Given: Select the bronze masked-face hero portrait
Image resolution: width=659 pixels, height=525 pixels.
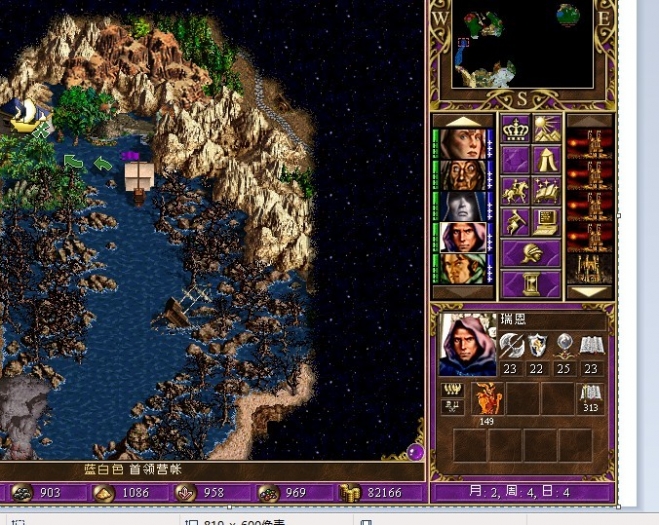Looking at the screenshot, I should point(463,175).
